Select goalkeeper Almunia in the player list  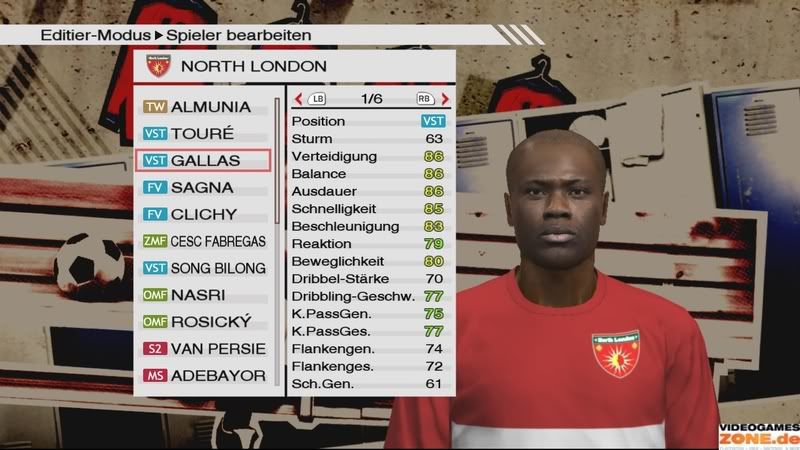coord(205,107)
